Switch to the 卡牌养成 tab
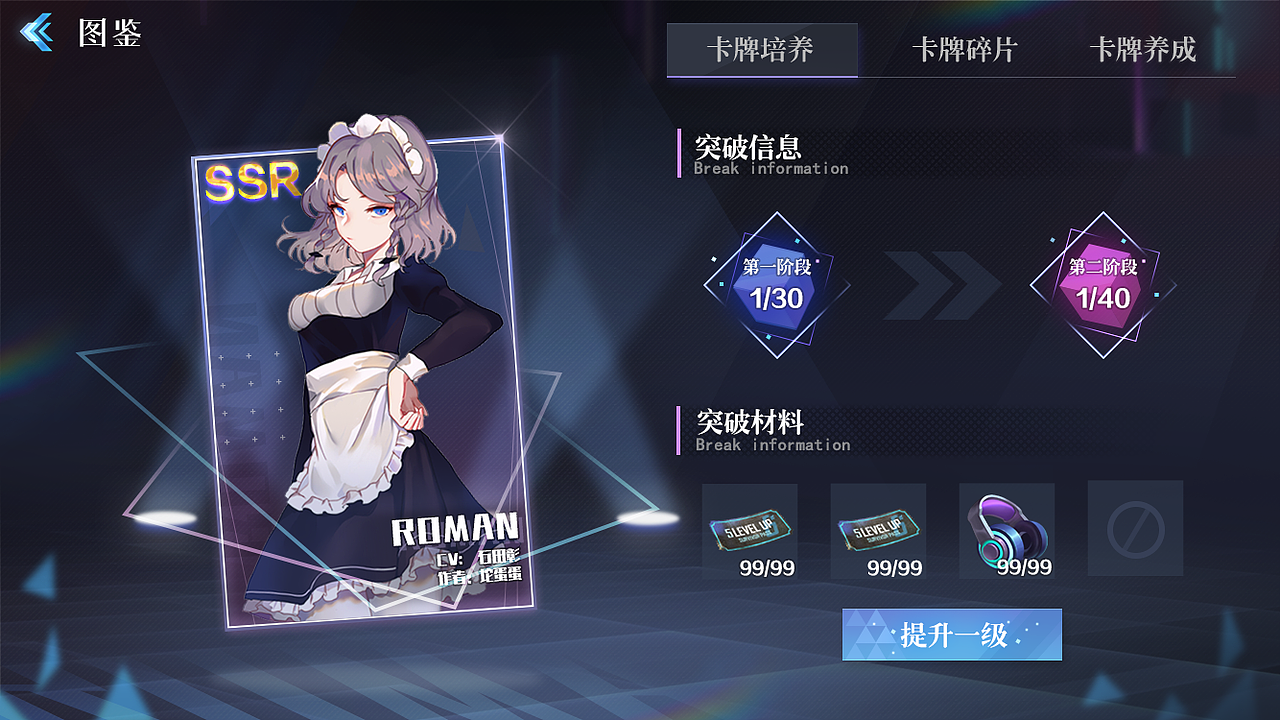The height and width of the screenshot is (720, 1280). click(1144, 50)
